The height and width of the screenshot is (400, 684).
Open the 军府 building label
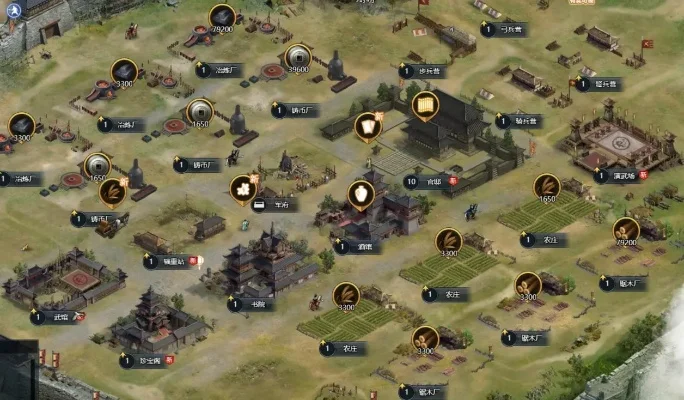(x=276, y=205)
